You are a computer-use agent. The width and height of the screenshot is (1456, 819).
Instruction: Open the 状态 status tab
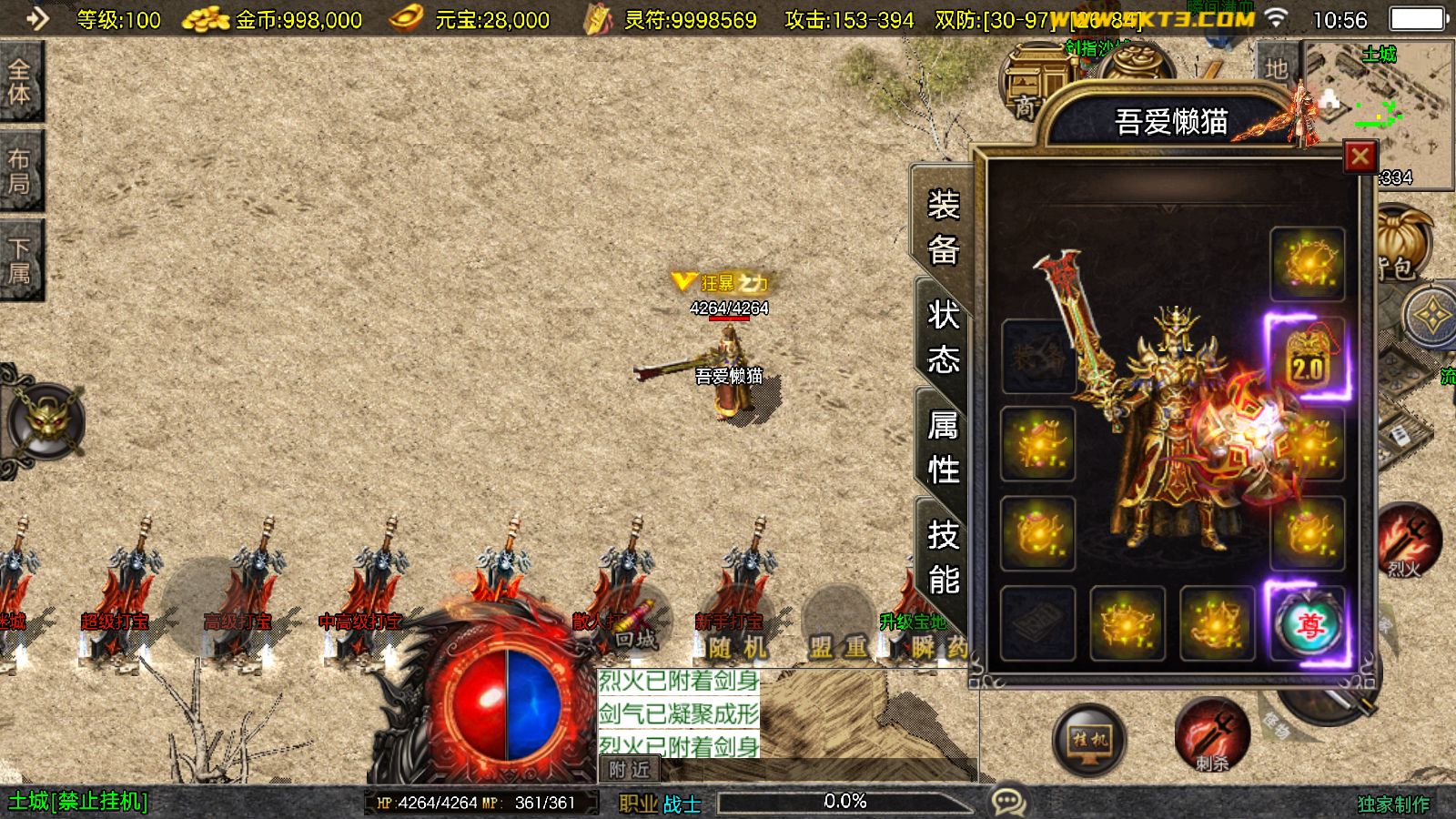pyautogui.click(x=943, y=338)
